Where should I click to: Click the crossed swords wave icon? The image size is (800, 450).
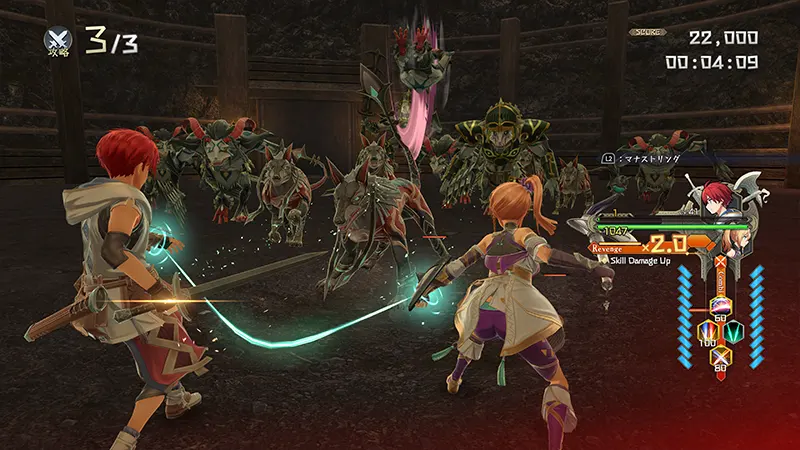click(x=57, y=39)
